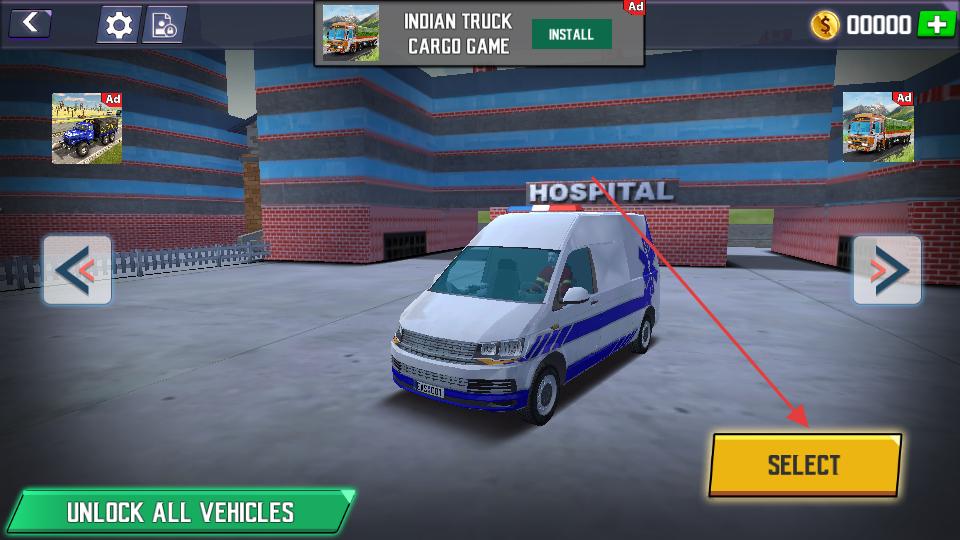Open the blue truck ad thumbnail

pos(87,128)
